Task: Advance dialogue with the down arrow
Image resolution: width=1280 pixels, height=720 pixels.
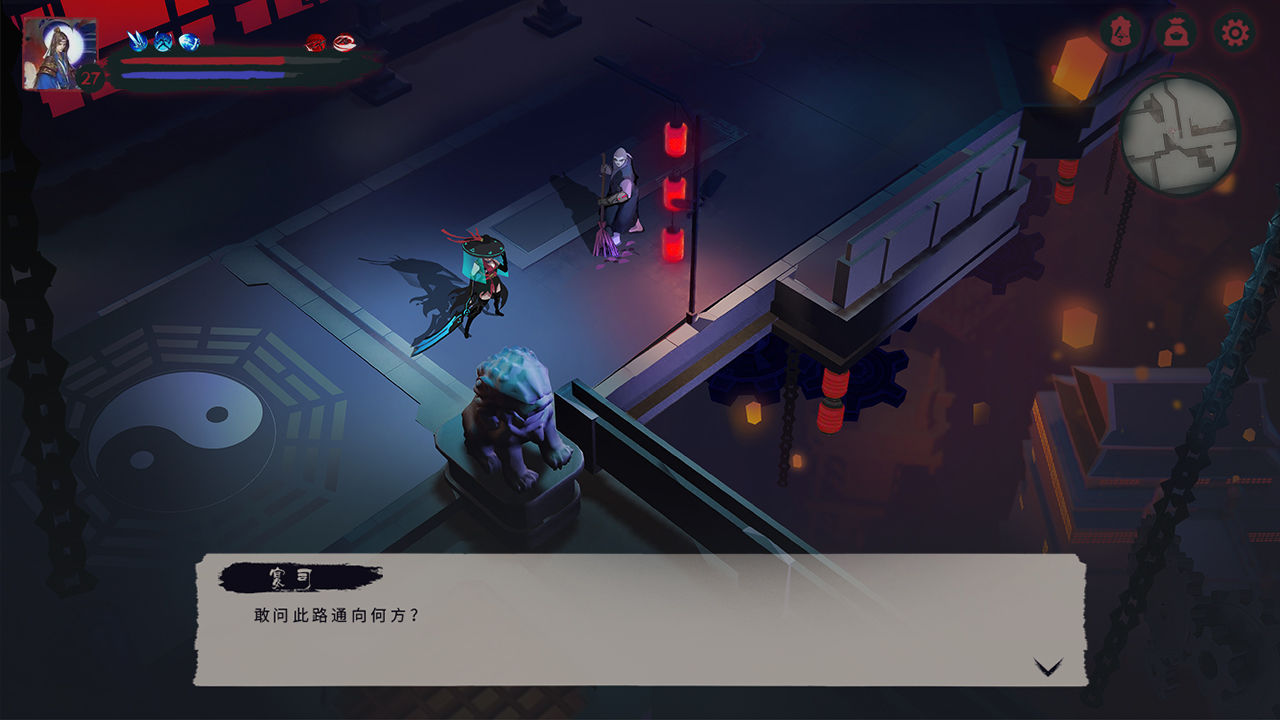Action: click(x=1047, y=667)
